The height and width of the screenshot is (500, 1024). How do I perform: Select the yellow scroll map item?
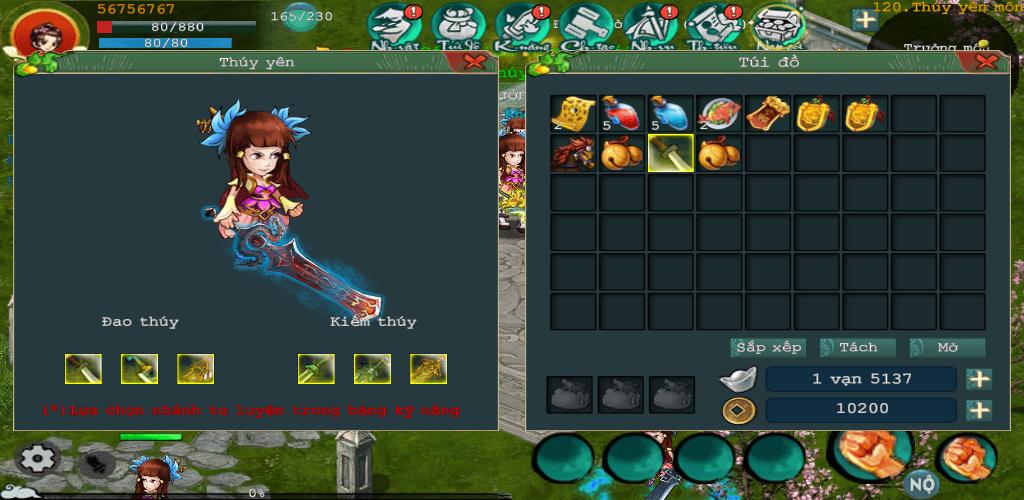coord(573,114)
